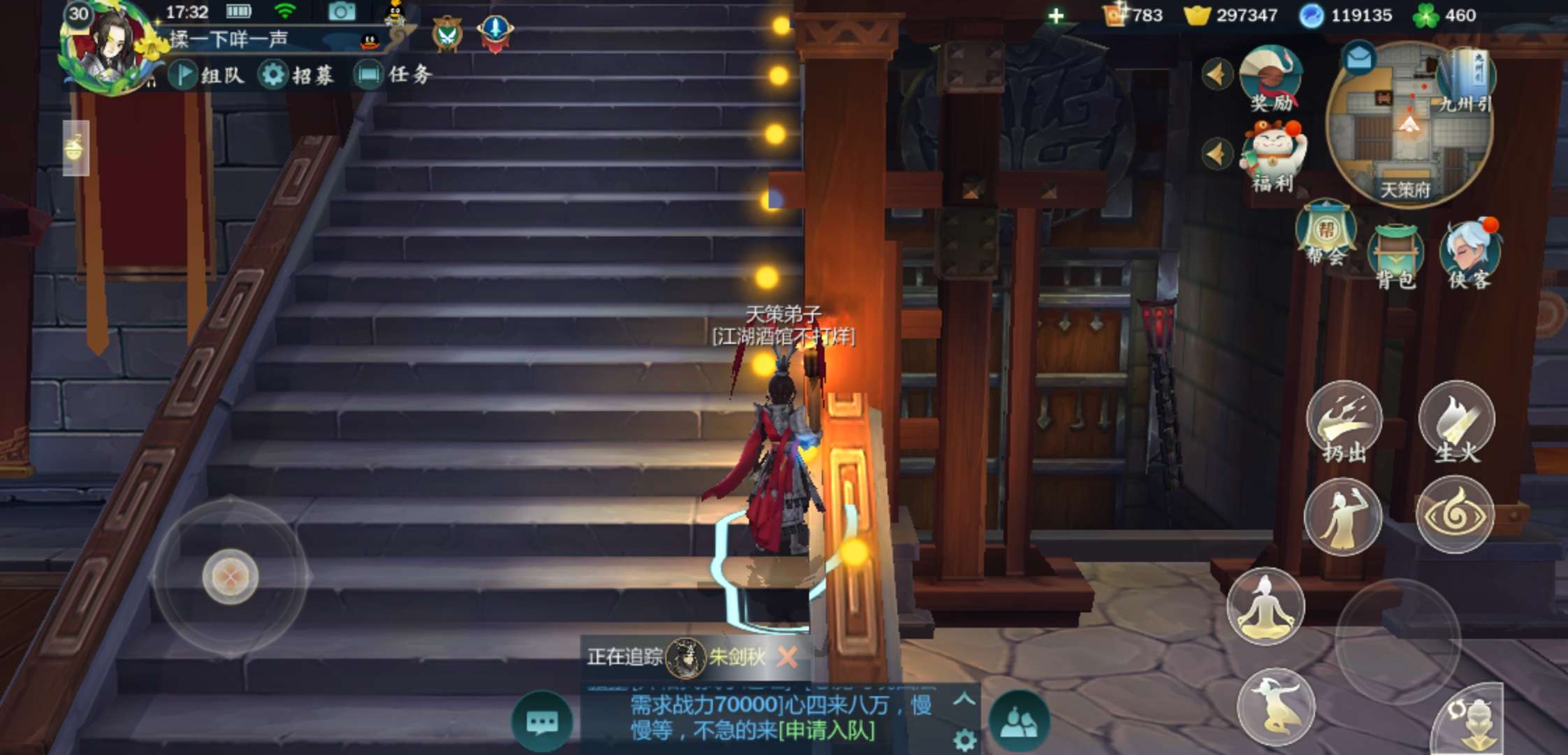Click 申请入队 link in chat
1568x755 pixels.
click(x=826, y=731)
